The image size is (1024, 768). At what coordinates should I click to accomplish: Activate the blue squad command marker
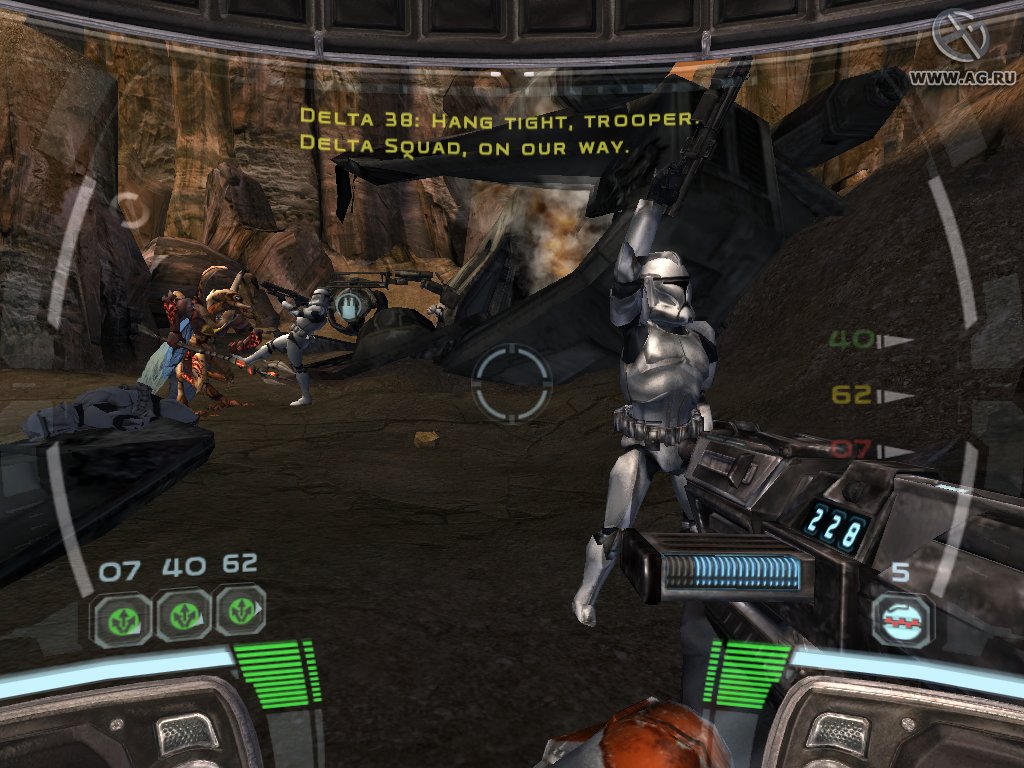(348, 305)
